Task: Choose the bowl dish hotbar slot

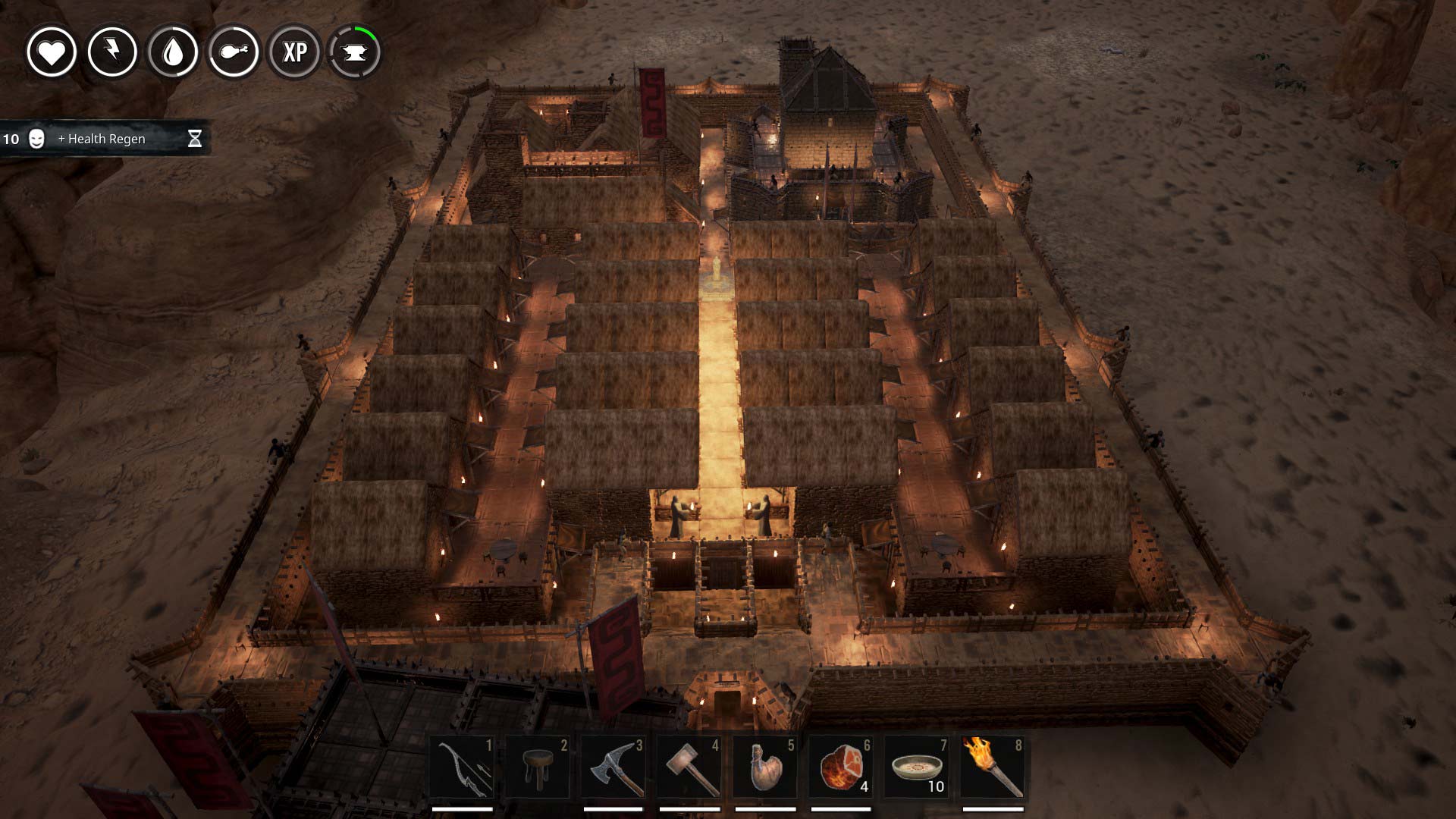Action: 916,767
